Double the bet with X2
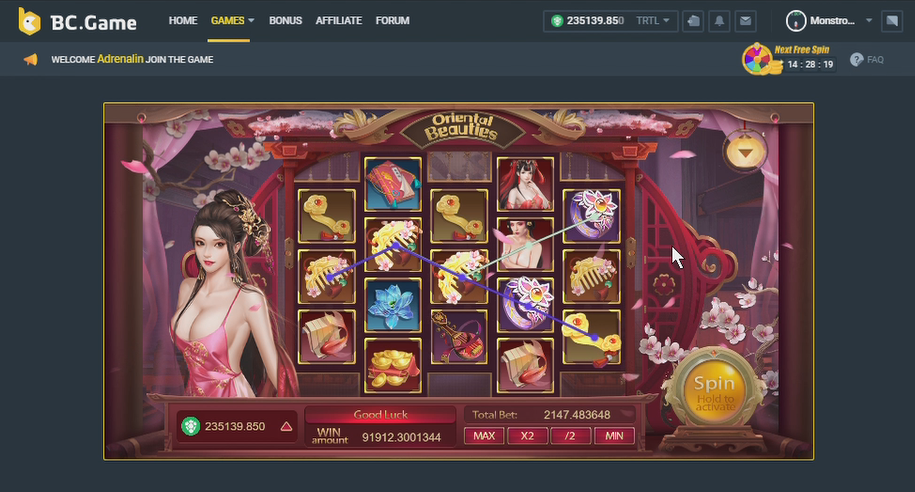The height and width of the screenshot is (492, 915). [x=527, y=436]
